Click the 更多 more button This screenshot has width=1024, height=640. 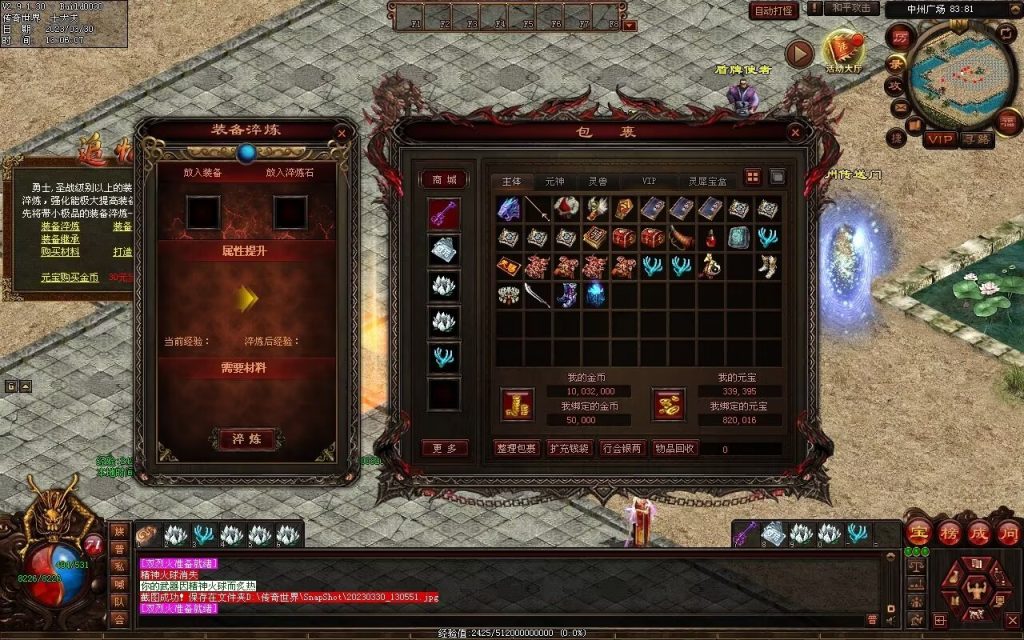[x=444, y=448]
